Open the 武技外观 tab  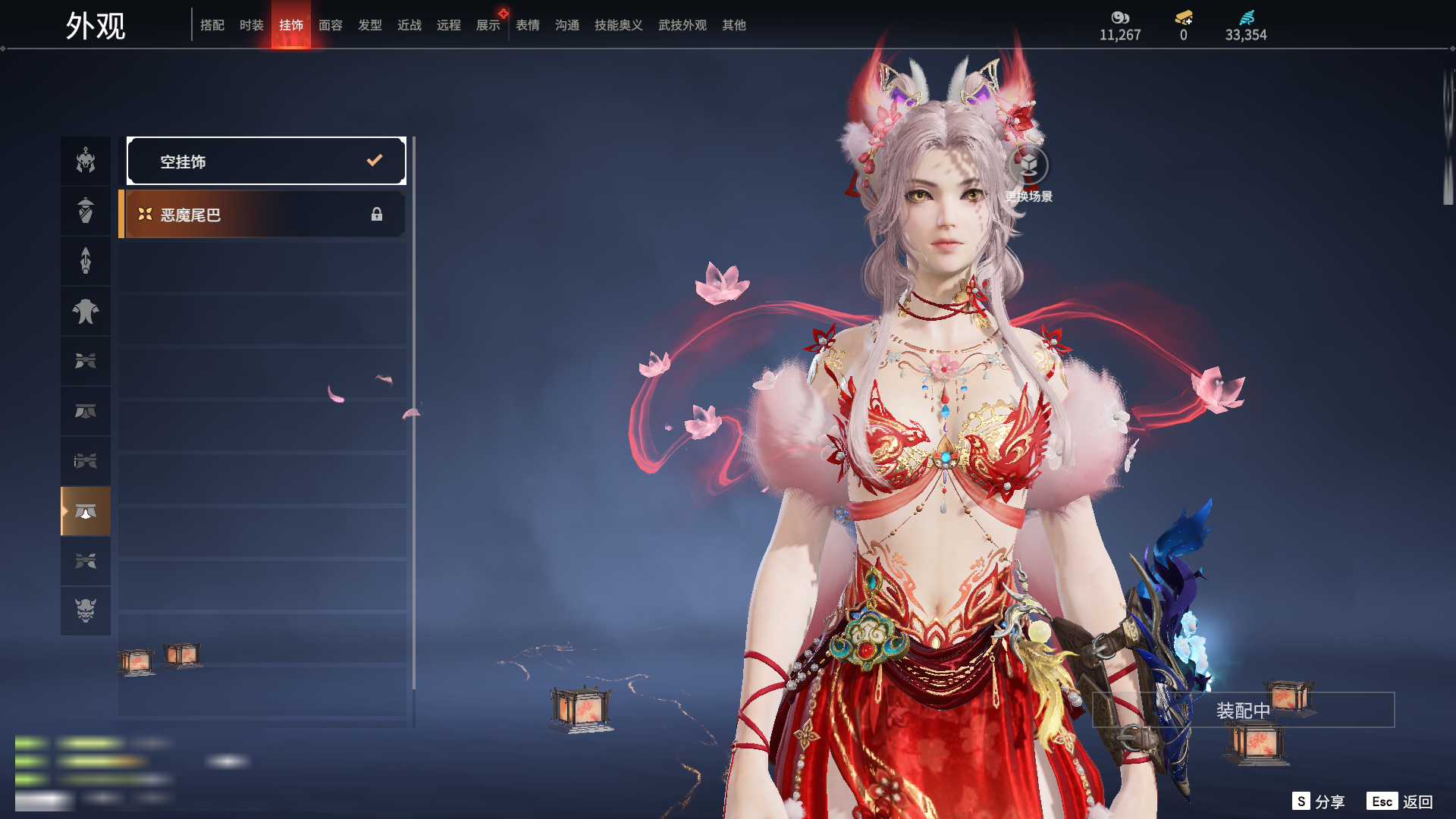pos(682,25)
